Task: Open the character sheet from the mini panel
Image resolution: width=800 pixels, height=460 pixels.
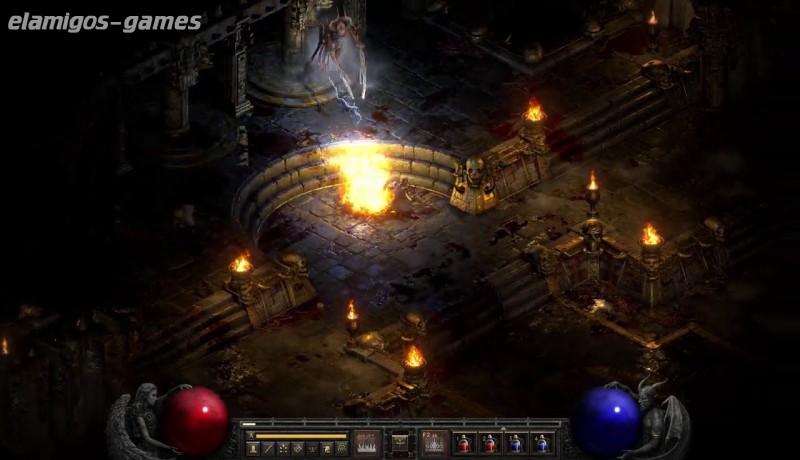Action: 252,449
